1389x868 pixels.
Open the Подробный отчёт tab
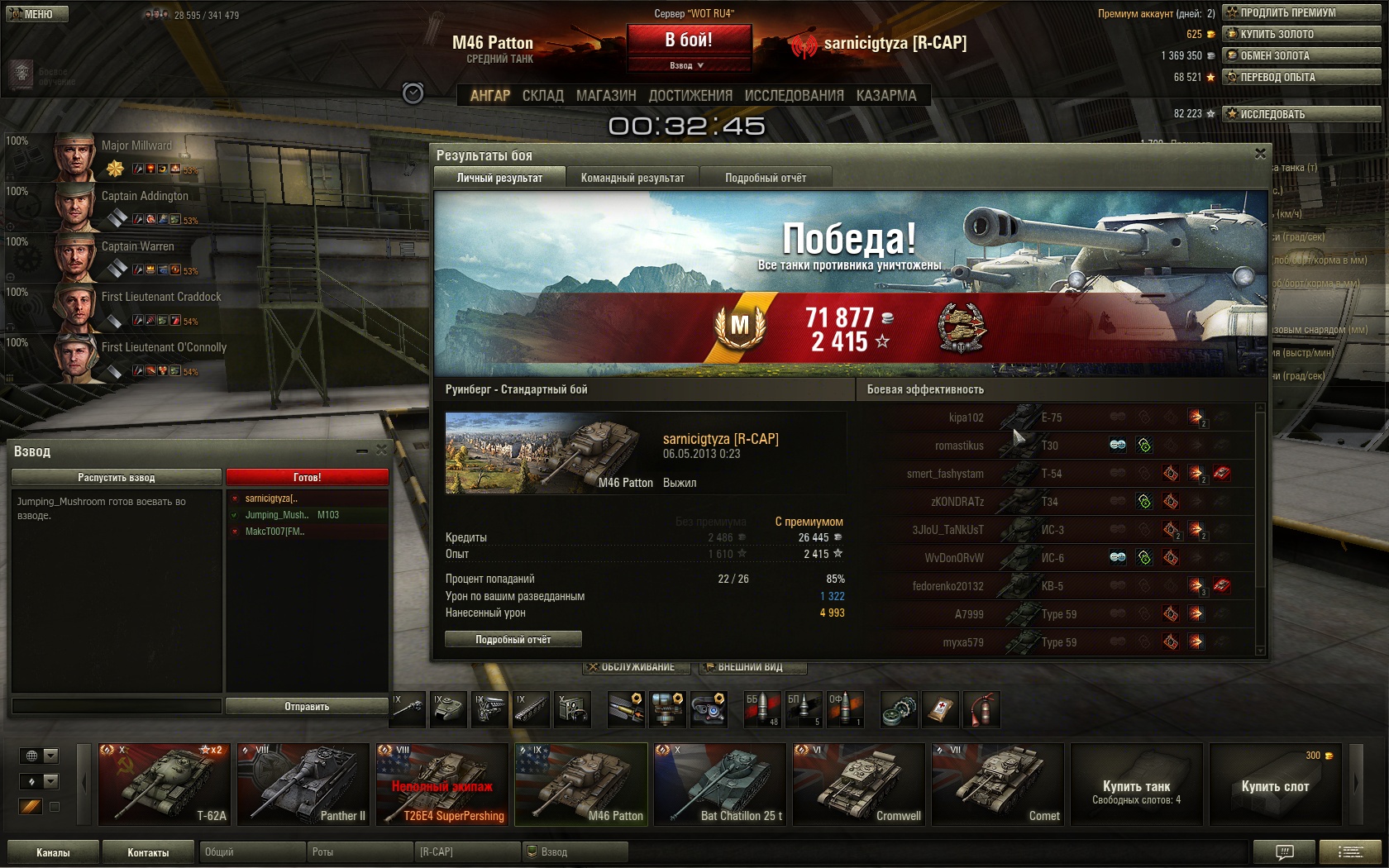[766, 178]
